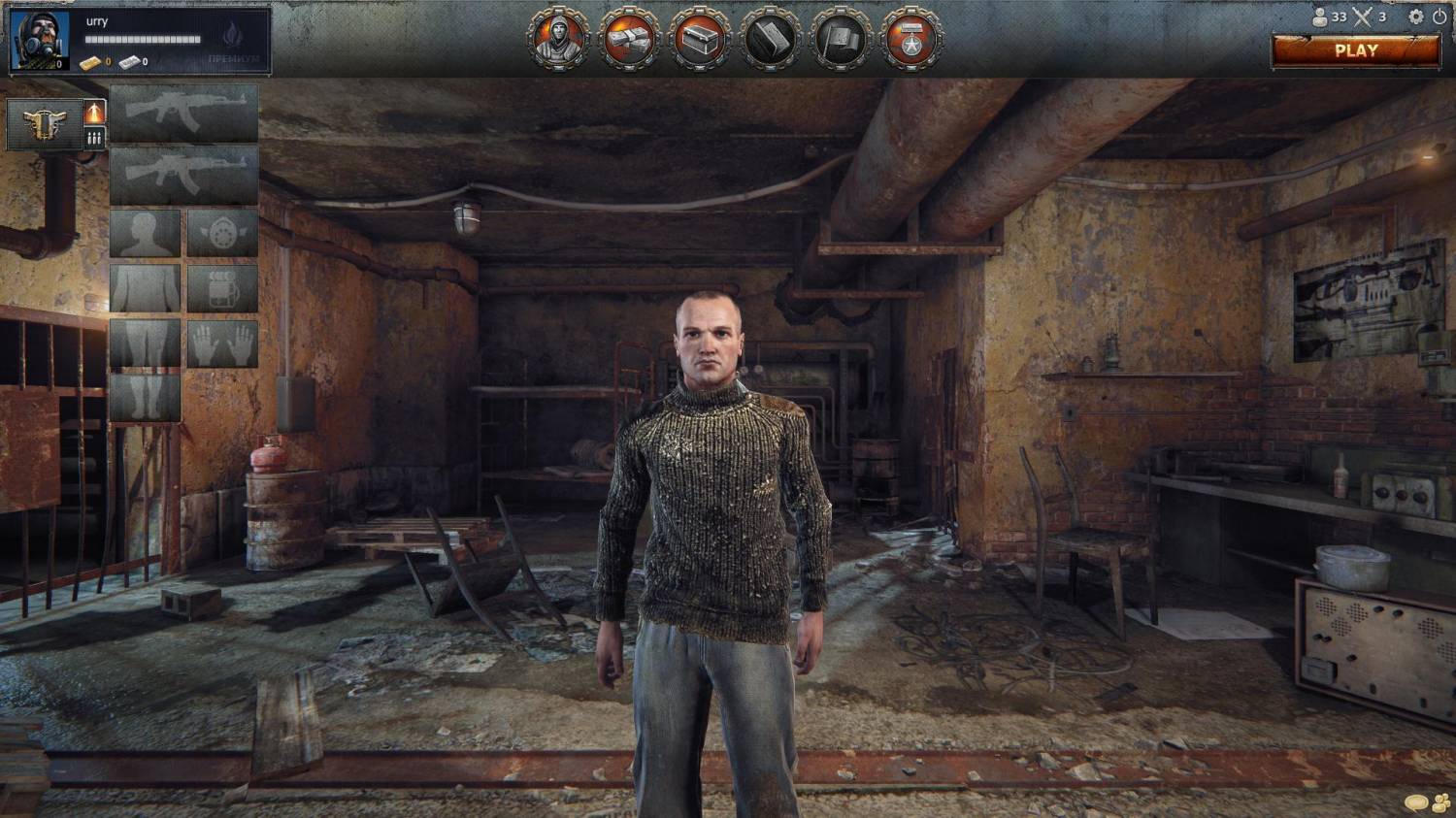
Task: Open the hooded character menu
Action: coord(557,39)
